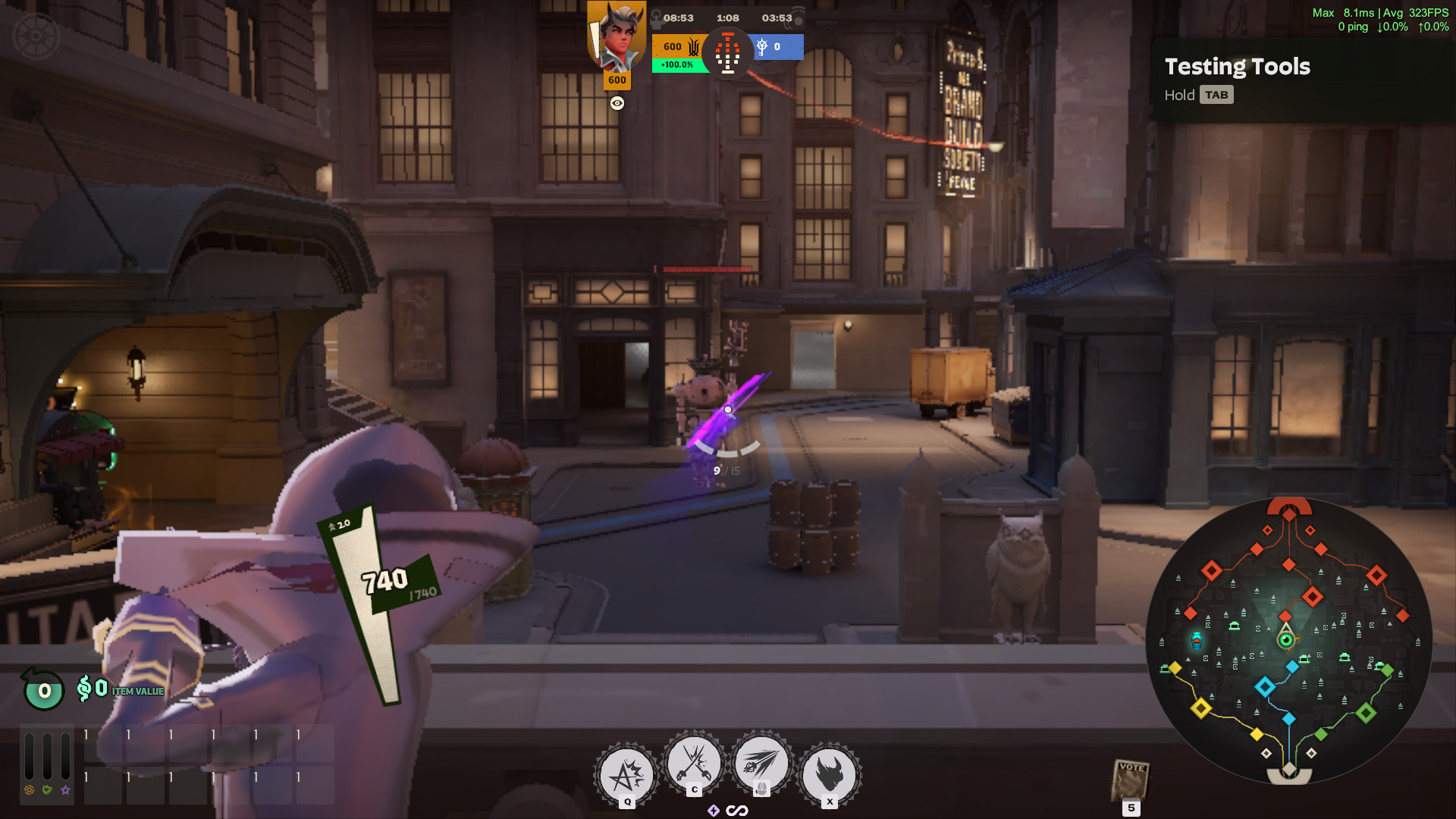Click the blue team key banner
The width and height of the screenshot is (1456, 819).
coord(777,47)
